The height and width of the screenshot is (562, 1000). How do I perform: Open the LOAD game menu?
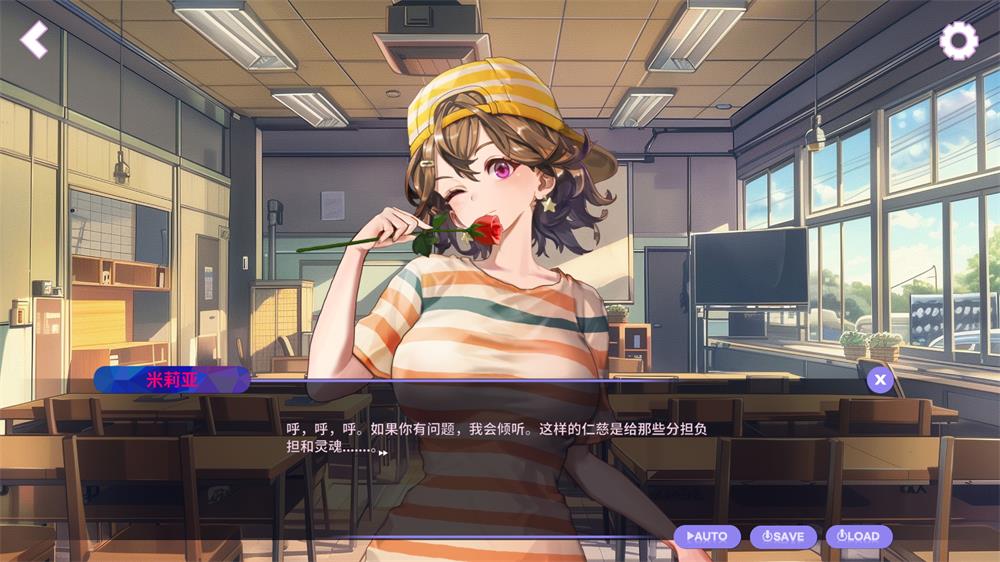click(859, 536)
